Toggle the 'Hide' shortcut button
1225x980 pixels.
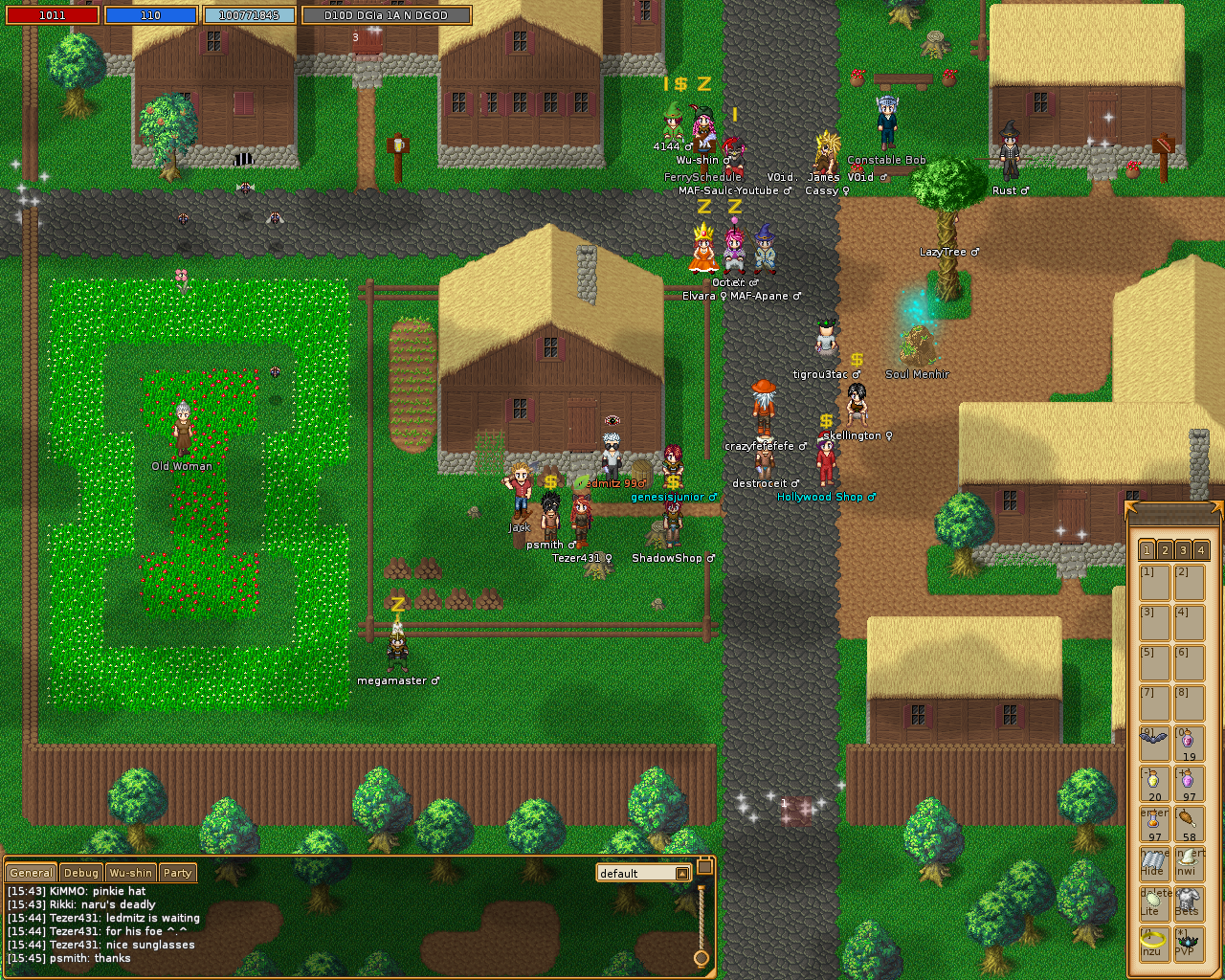[1152, 861]
